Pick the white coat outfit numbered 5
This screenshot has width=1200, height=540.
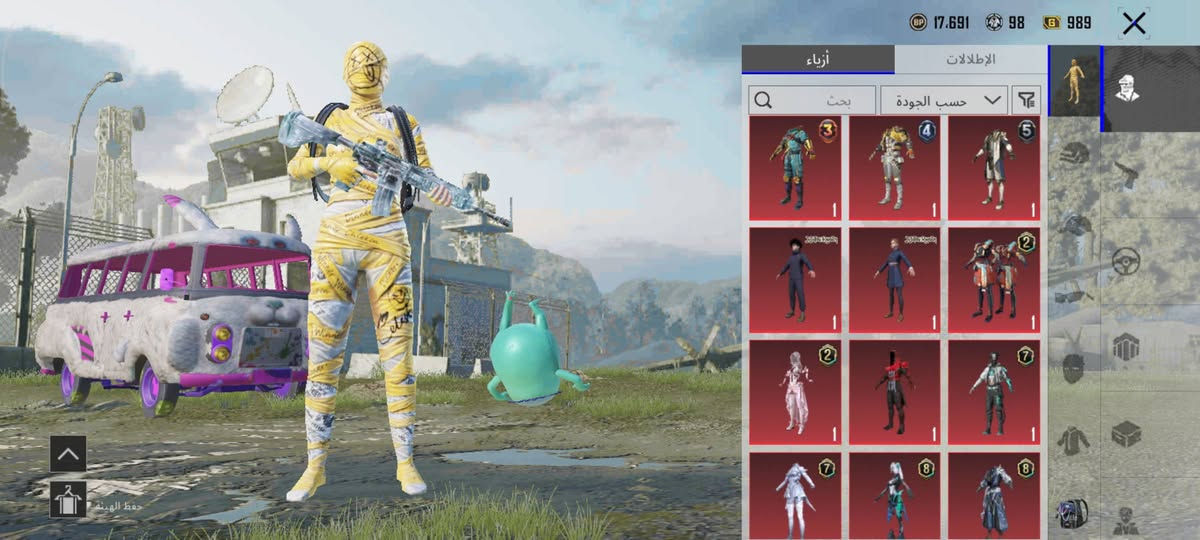(x=994, y=168)
